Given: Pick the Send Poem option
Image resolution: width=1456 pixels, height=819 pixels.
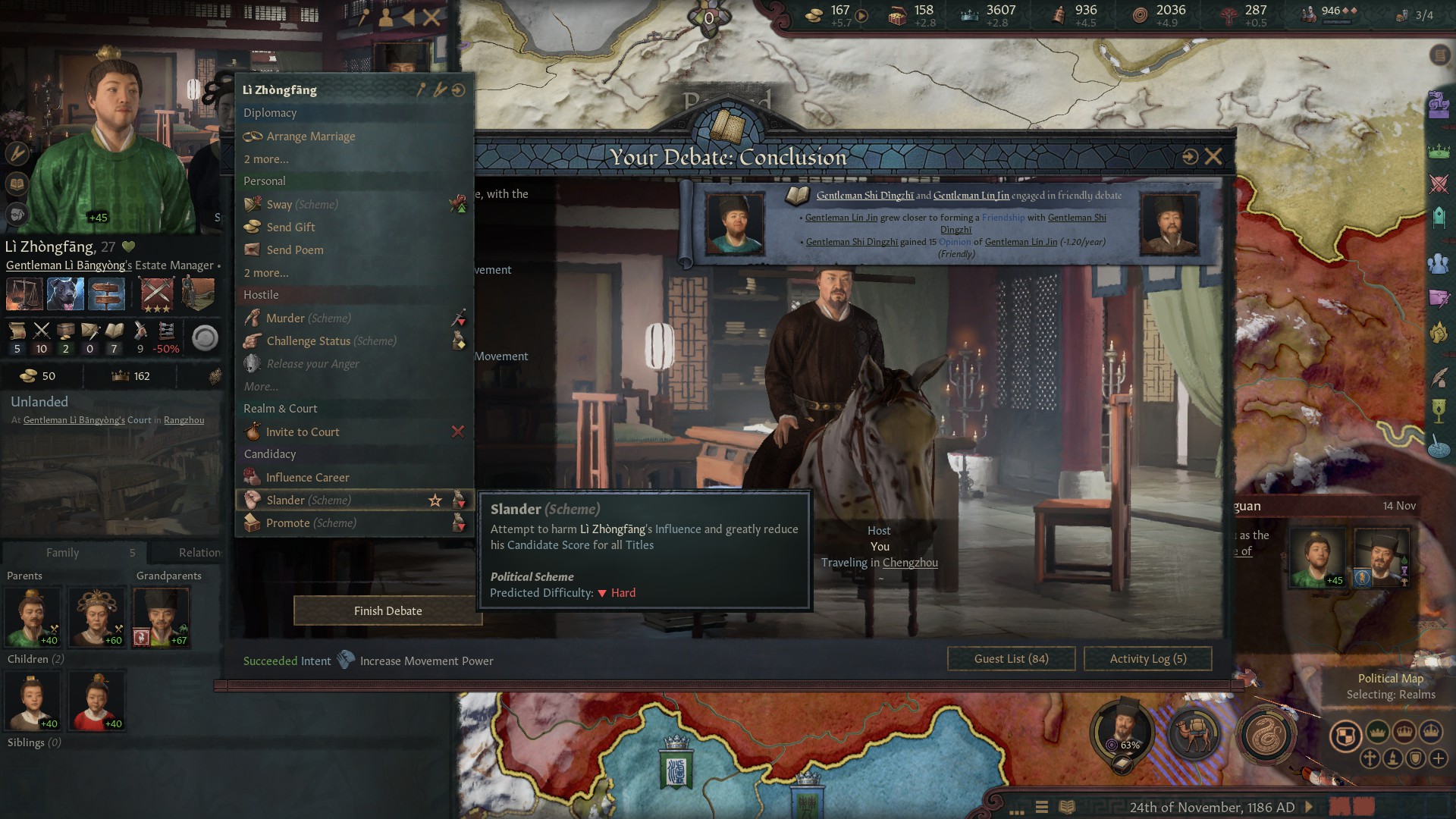Looking at the screenshot, I should (x=294, y=250).
